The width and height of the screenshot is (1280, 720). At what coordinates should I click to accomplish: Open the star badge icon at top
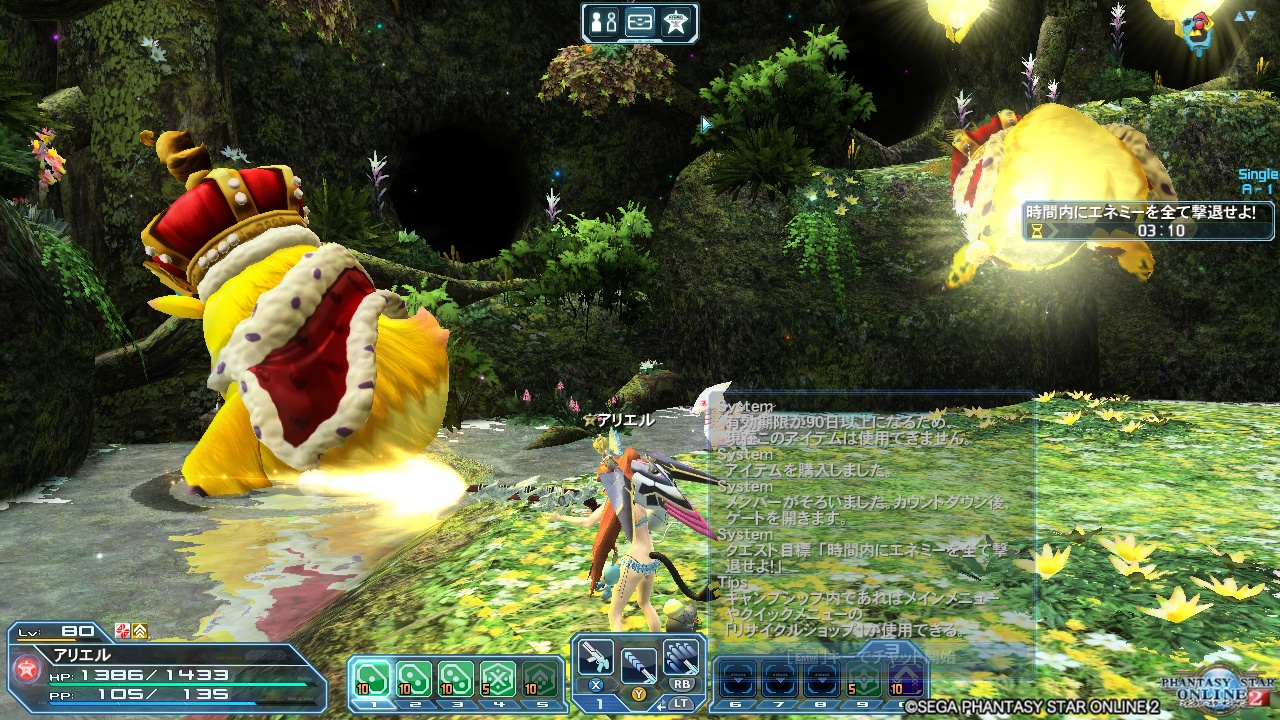pos(675,22)
